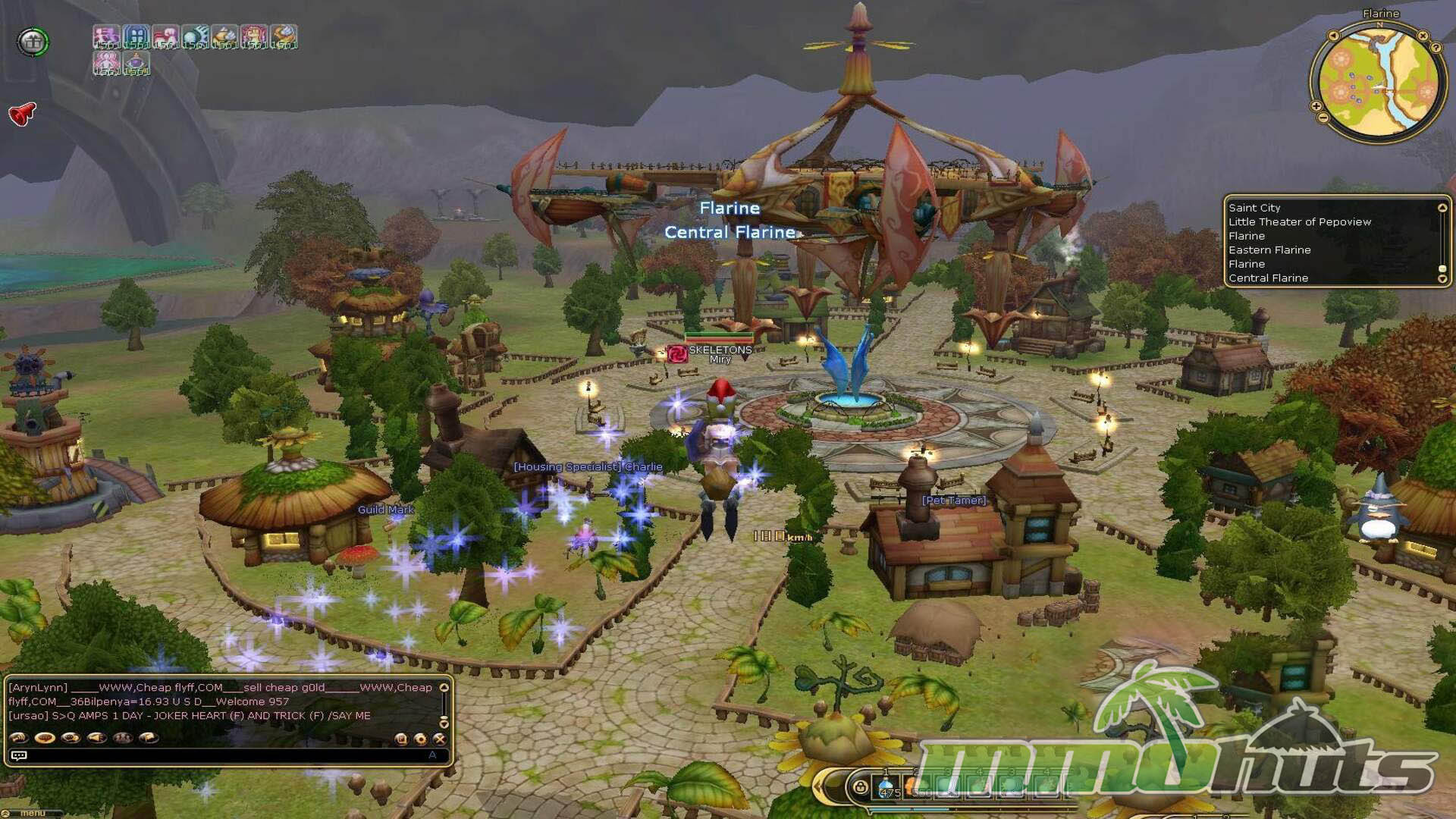The image size is (1456, 819).
Task: Click the red megaphone announcement icon
Action: pos(23,114)
